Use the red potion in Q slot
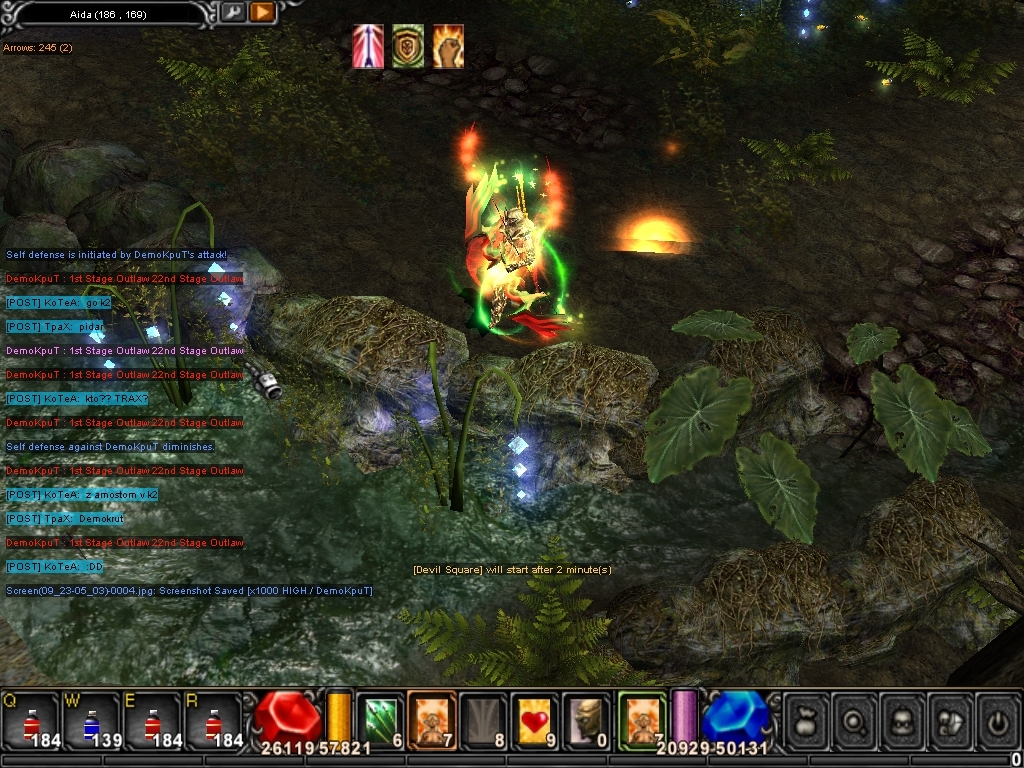The image size is (1024, 768). 30,721
